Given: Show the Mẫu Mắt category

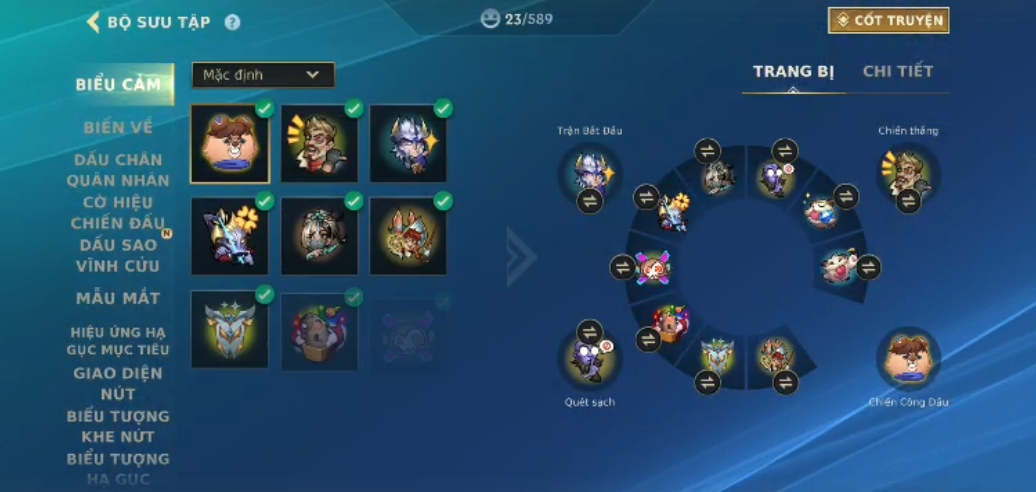Looking at the screenshot, I should click(x=118, y=298).
